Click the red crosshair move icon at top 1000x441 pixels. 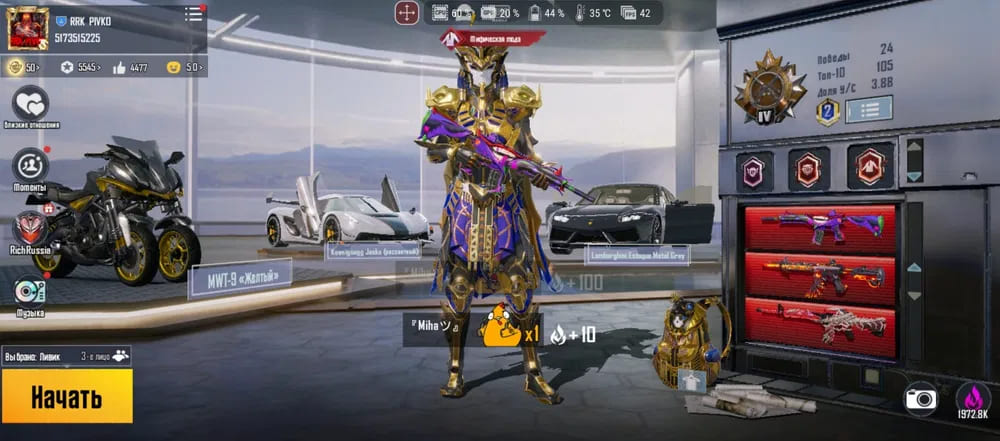[407, 13]
